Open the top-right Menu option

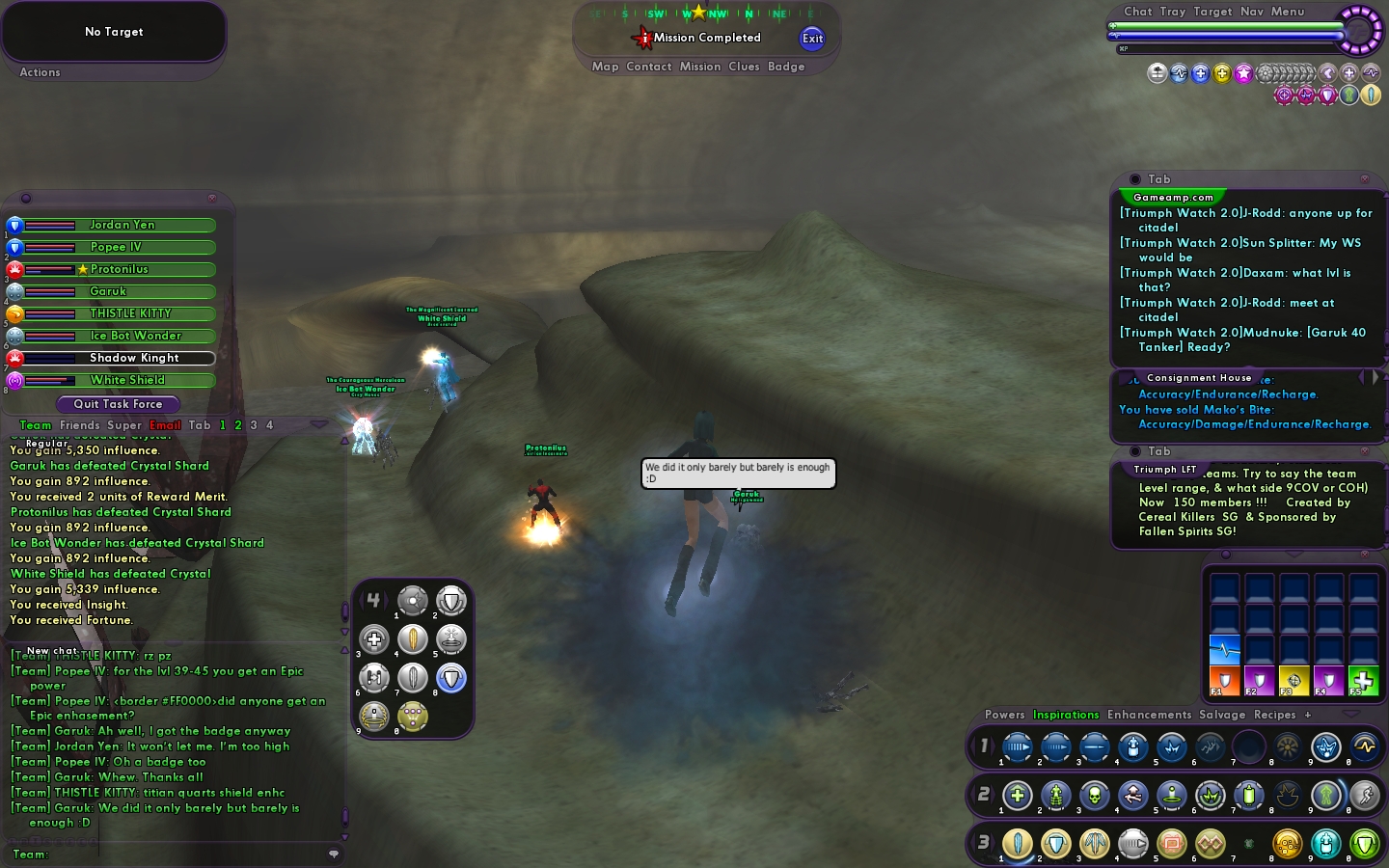click(x=1287, y=12)
